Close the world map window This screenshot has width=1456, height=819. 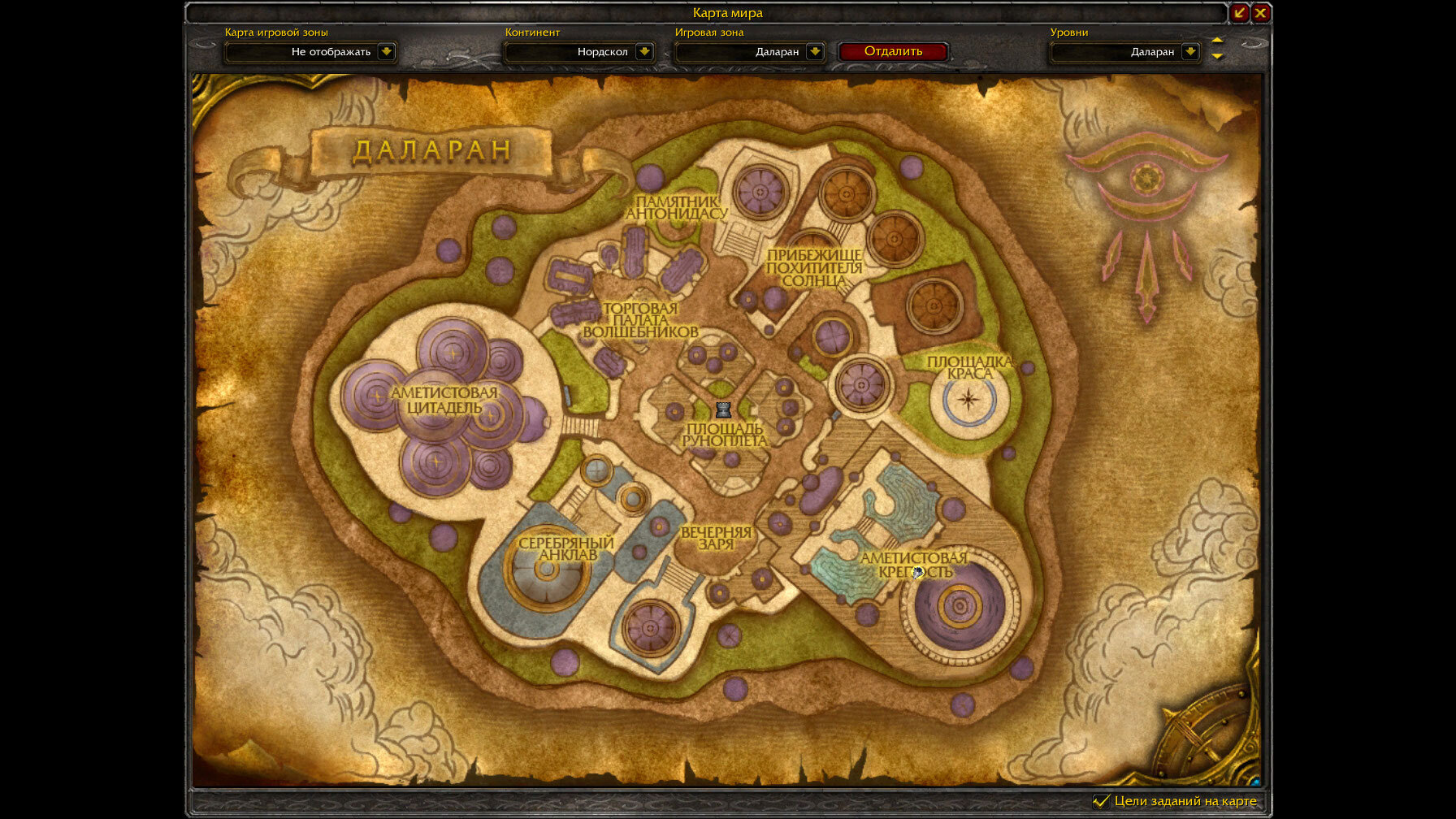point(1260,12)
